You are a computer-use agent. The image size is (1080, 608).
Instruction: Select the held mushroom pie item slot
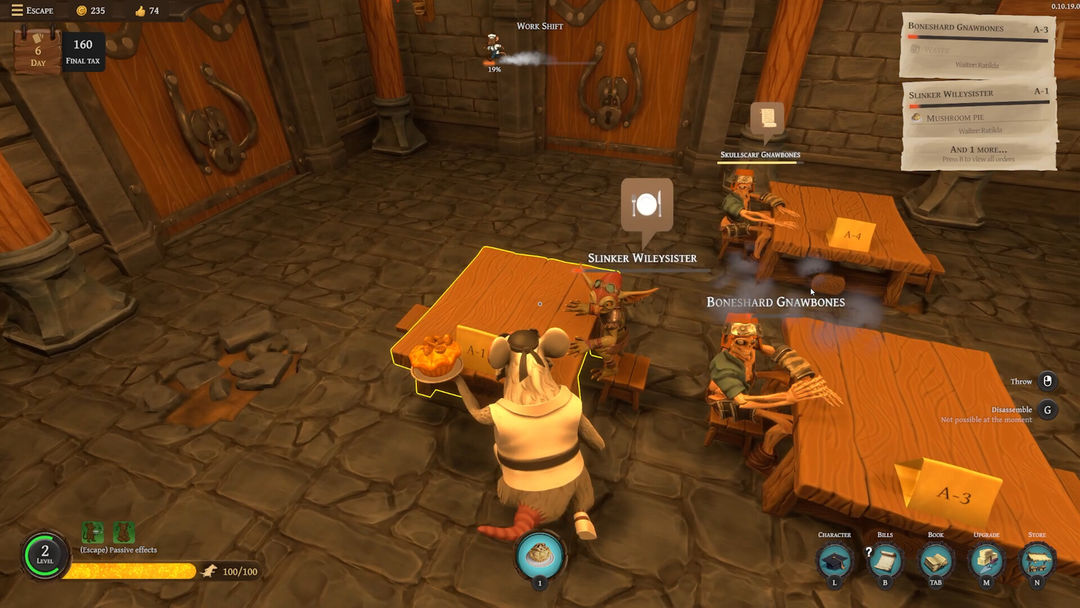coord(541,554)
